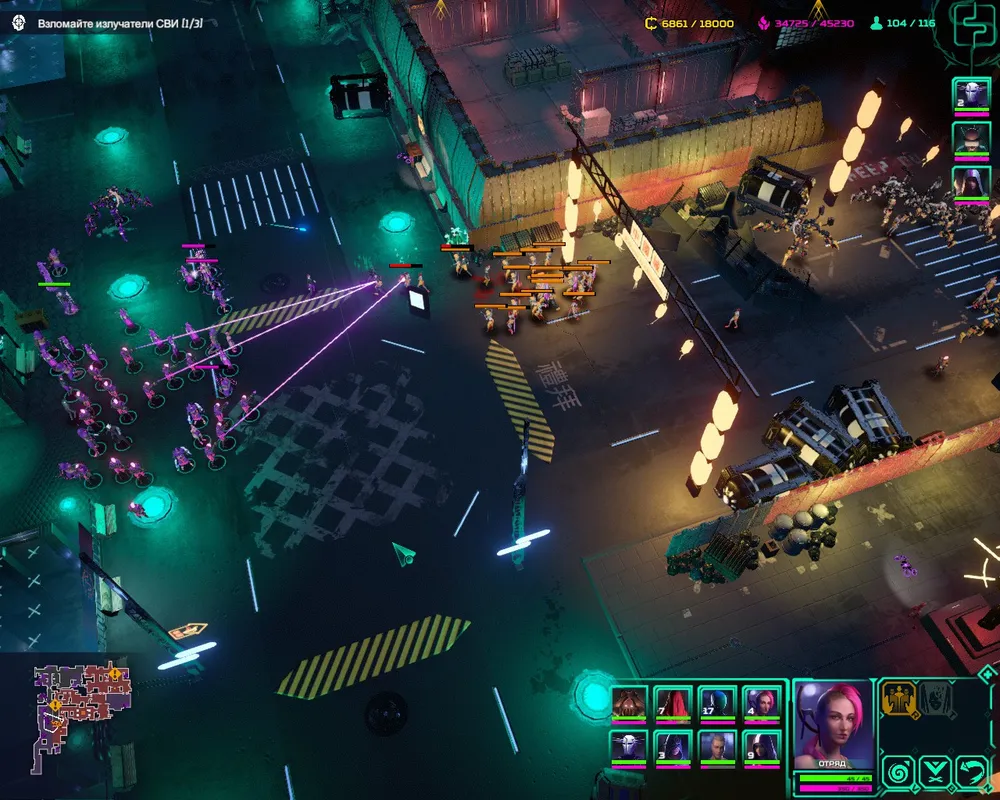Select the masked hero portrait with number 2
Viewport: 1000px width, 800px height.
click(971, 97)
